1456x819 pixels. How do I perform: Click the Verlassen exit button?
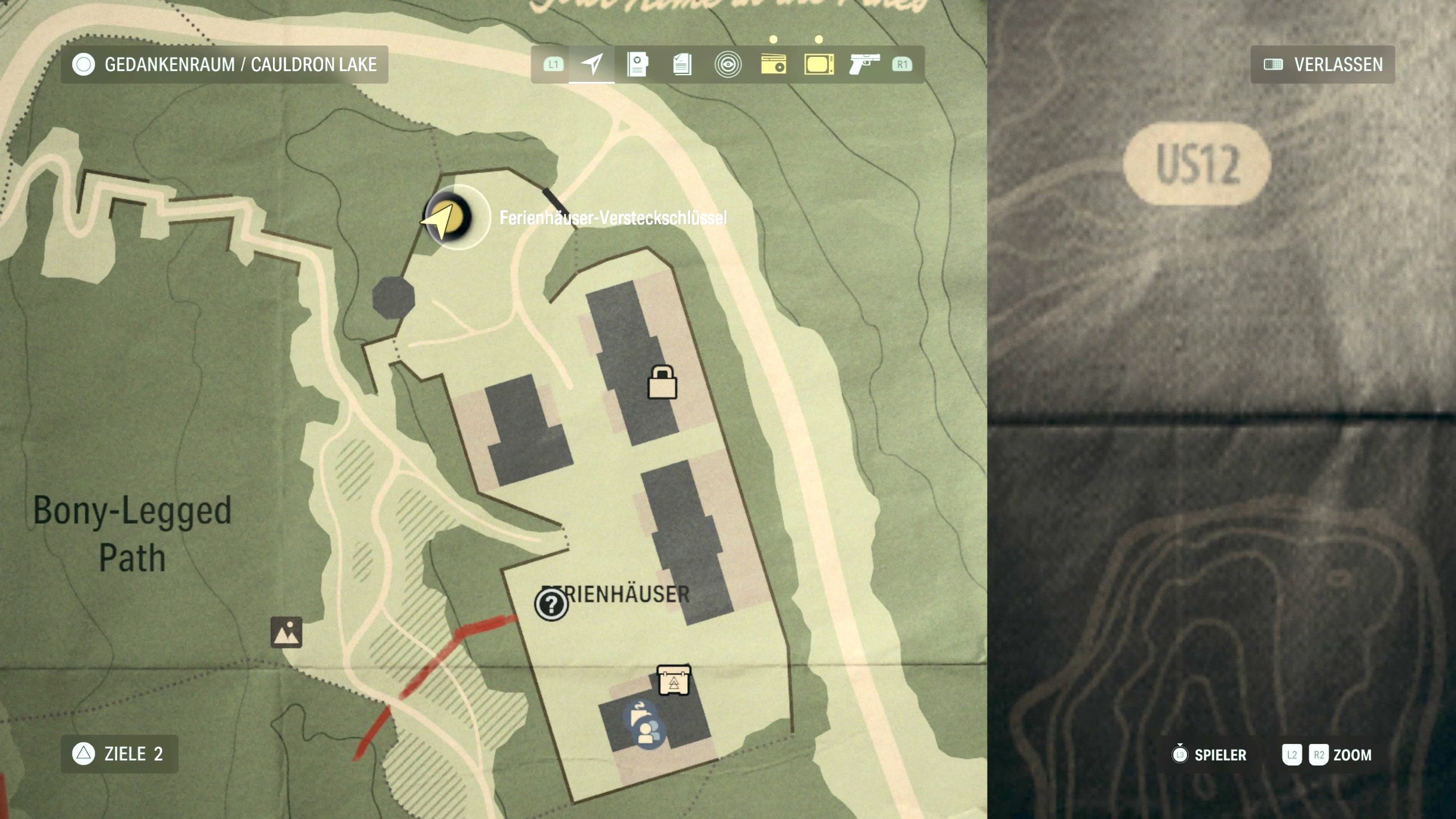click(x=1322, y=65)
